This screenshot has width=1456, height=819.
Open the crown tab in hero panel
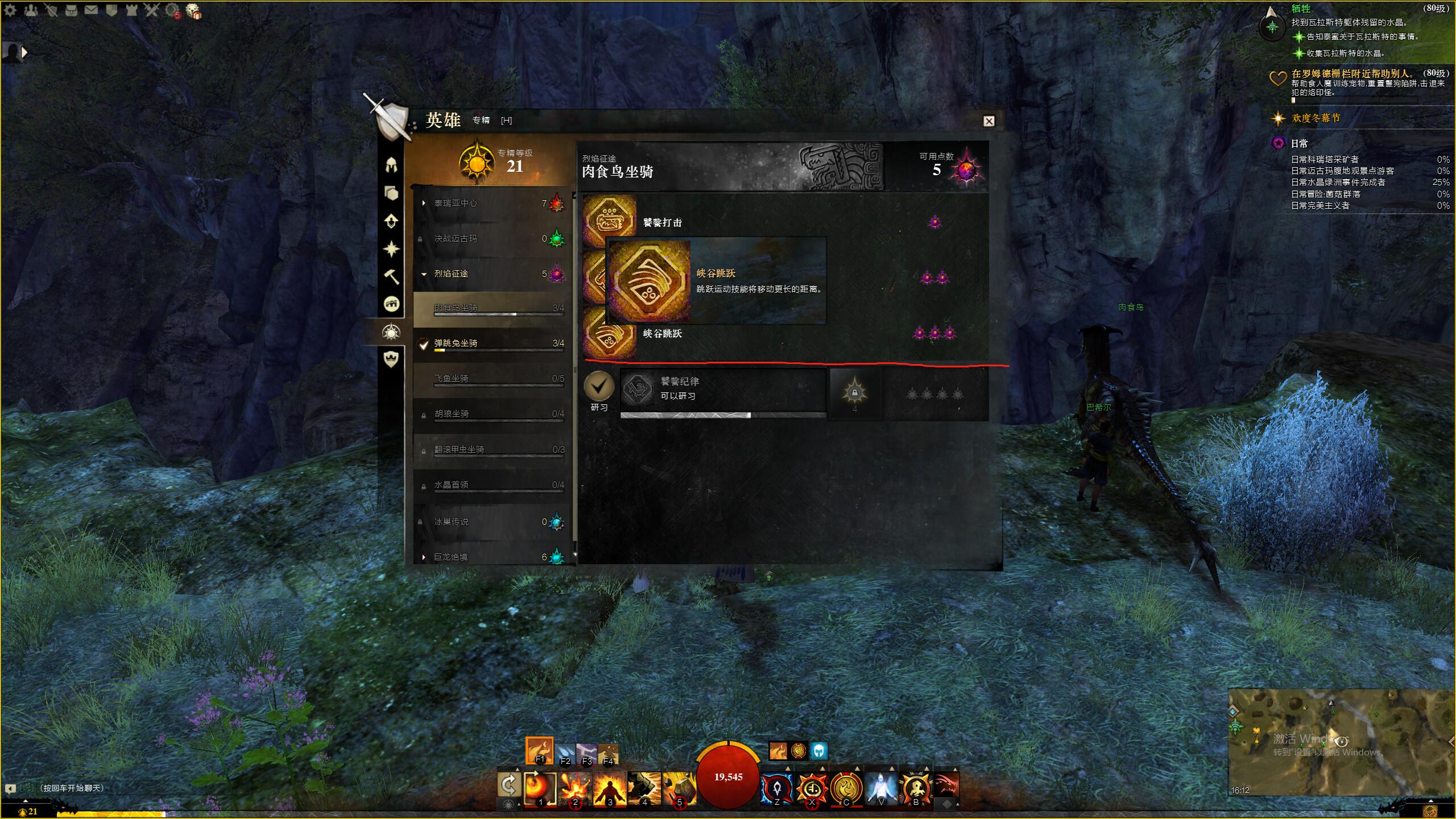point(391,359)
